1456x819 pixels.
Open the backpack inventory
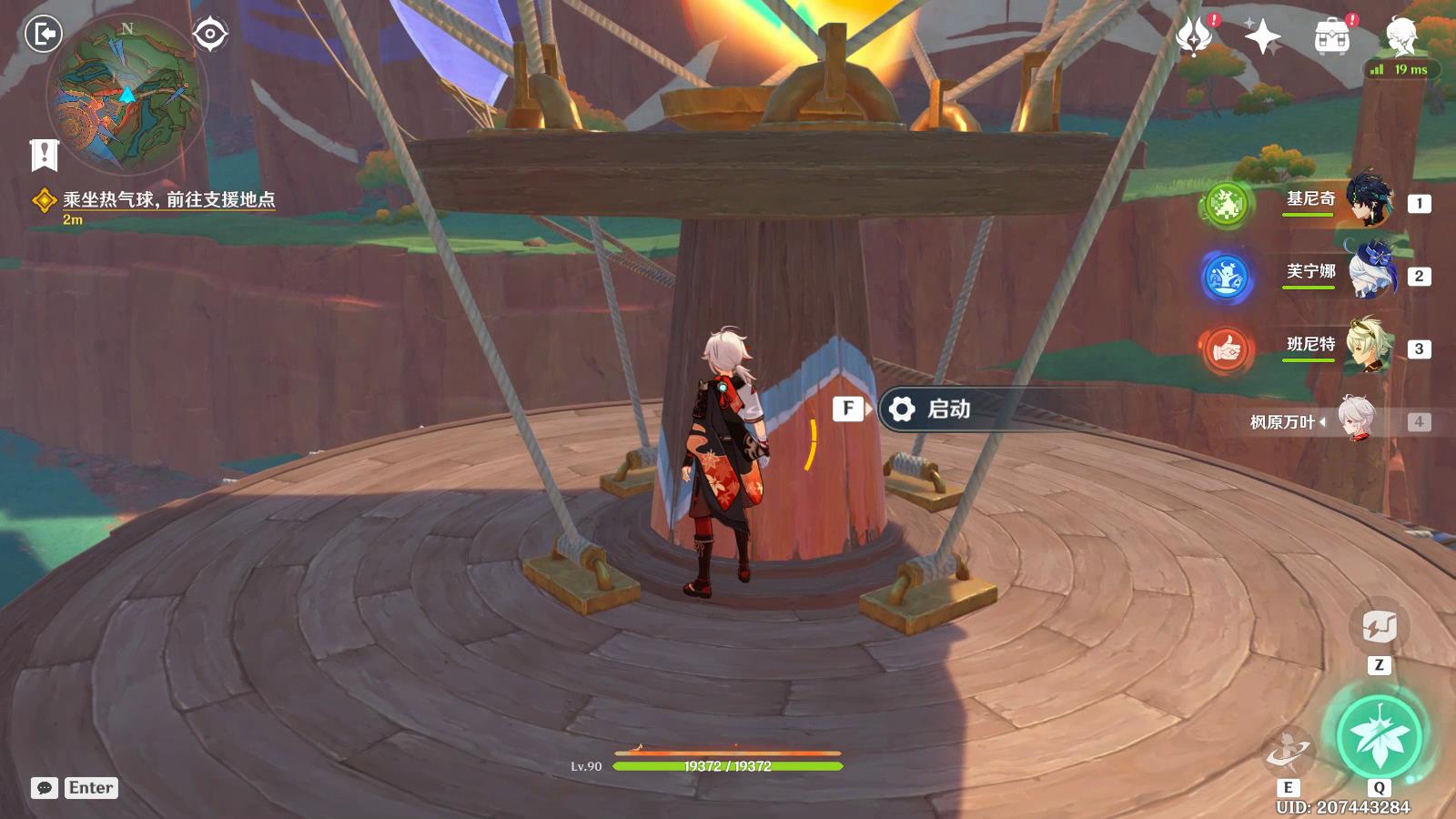click(1332, 36)
